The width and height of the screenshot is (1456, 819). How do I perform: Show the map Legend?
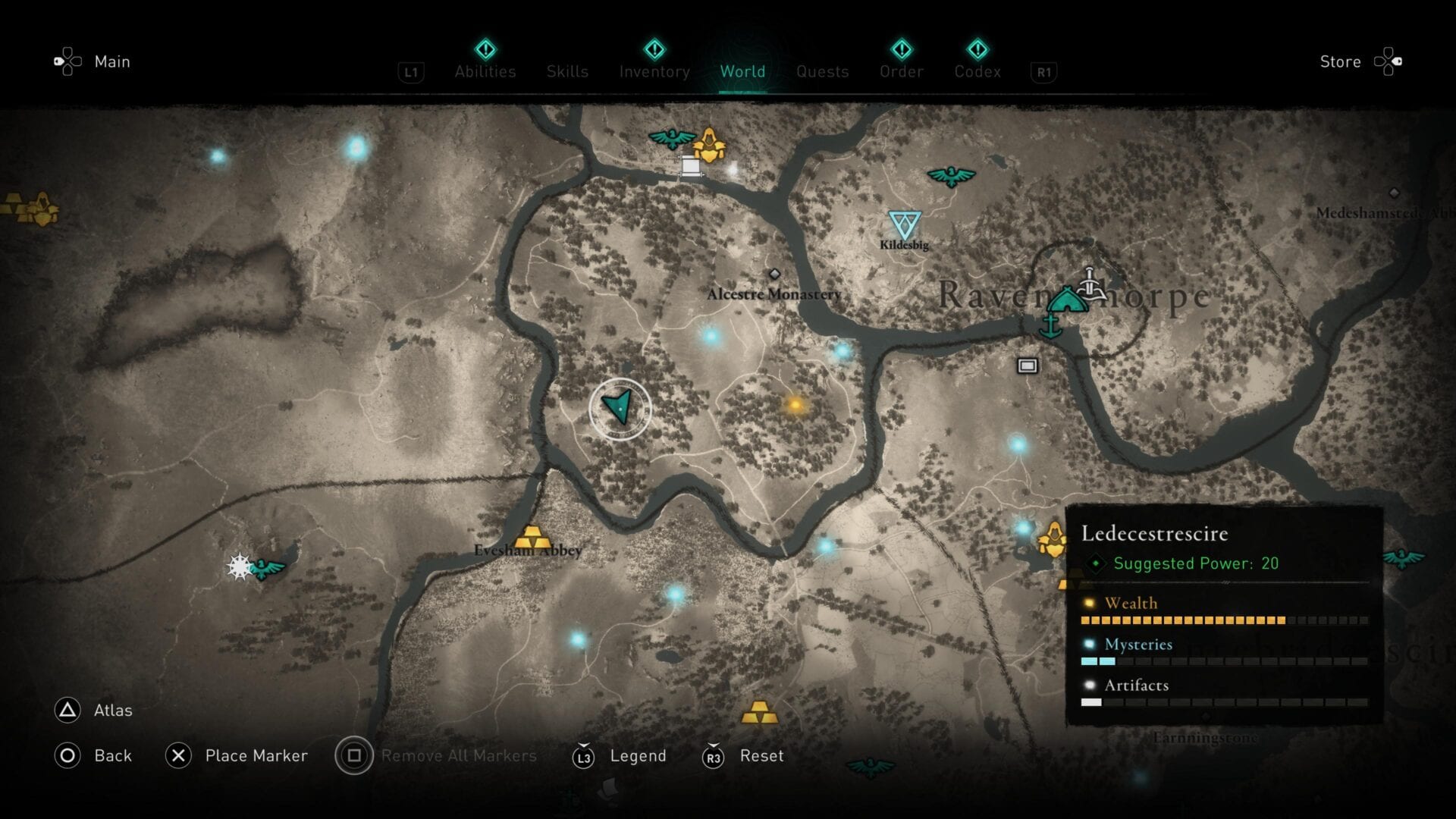(637, 756)
